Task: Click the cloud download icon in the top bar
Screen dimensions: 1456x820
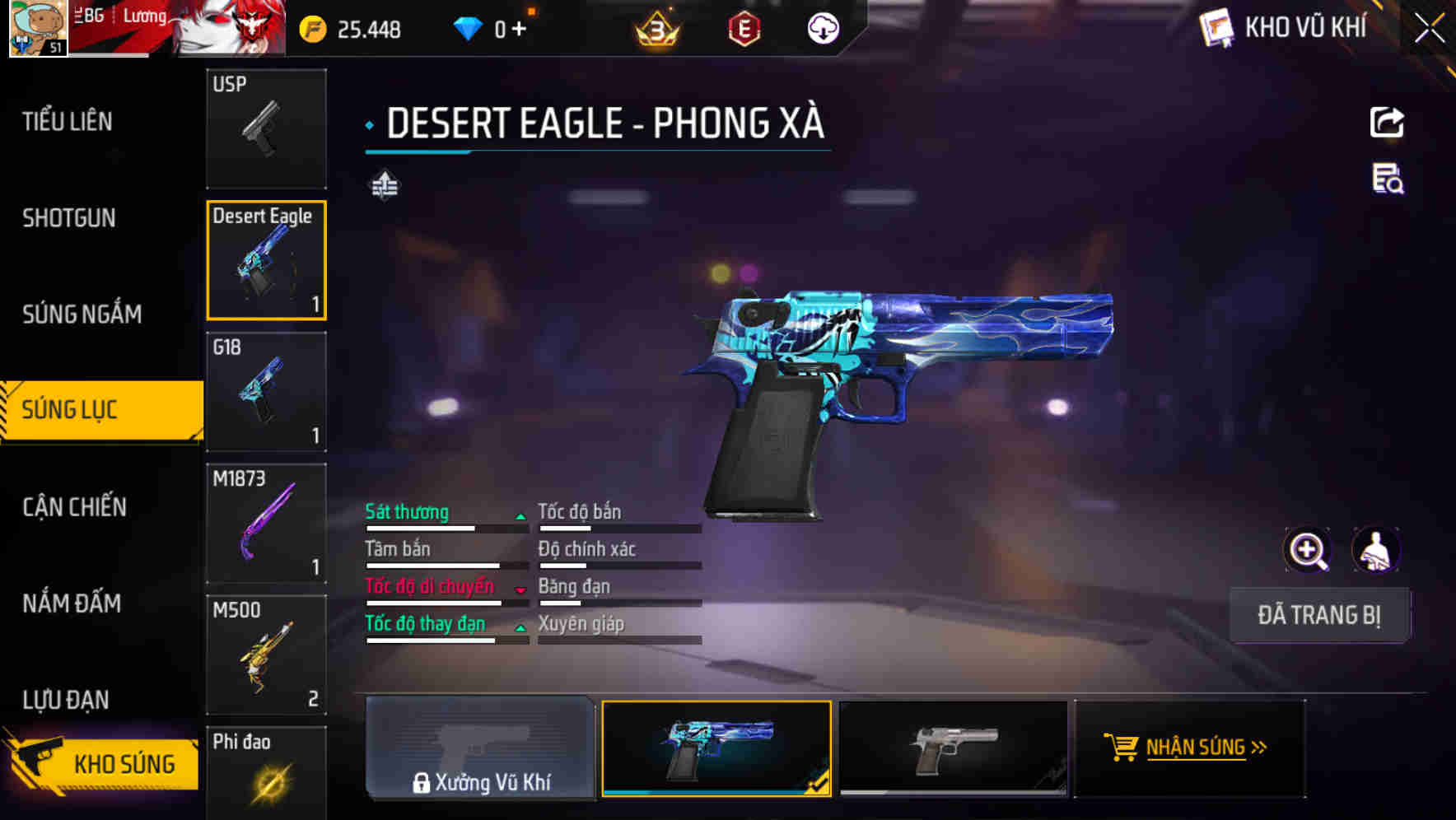Action: click(822, 28)
